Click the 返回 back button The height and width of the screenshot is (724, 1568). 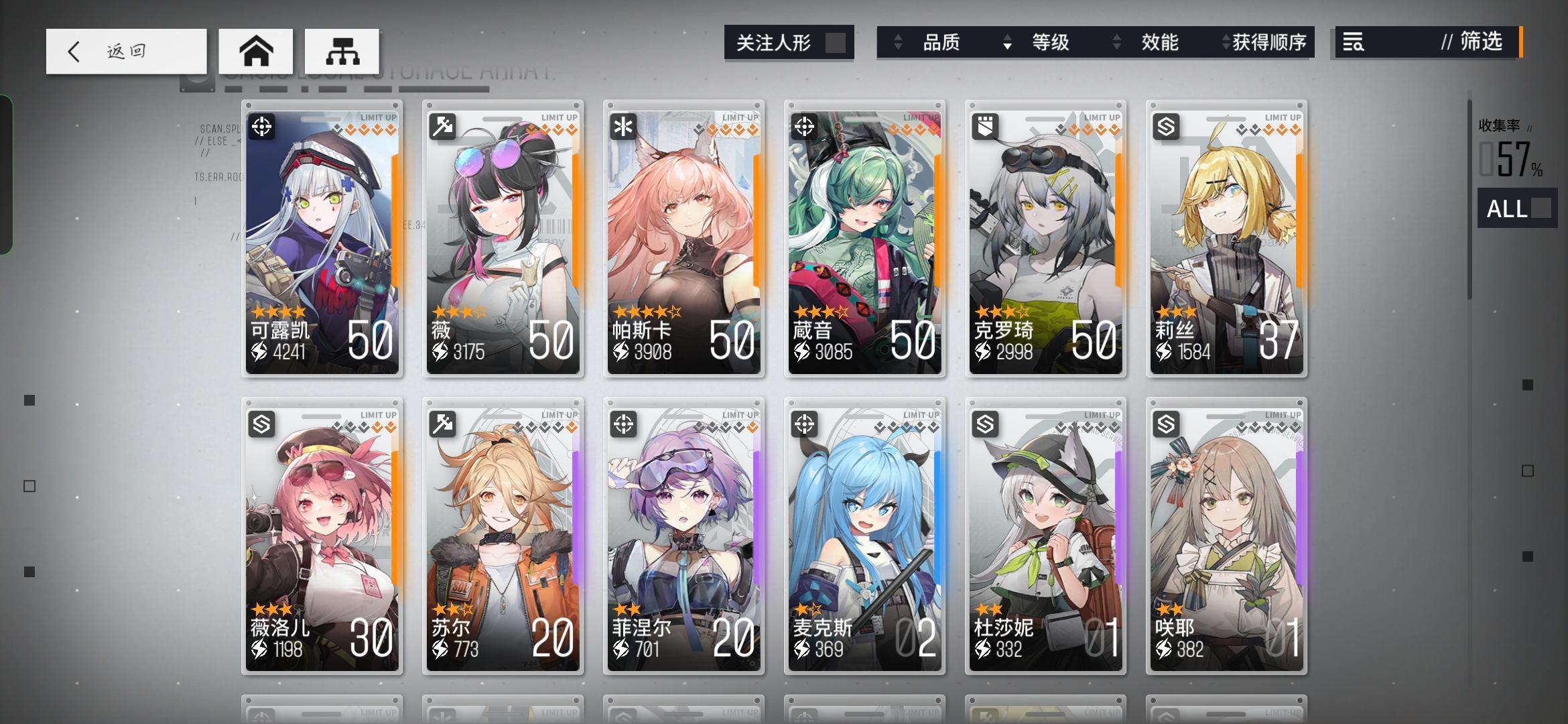[x=126, y=50]
